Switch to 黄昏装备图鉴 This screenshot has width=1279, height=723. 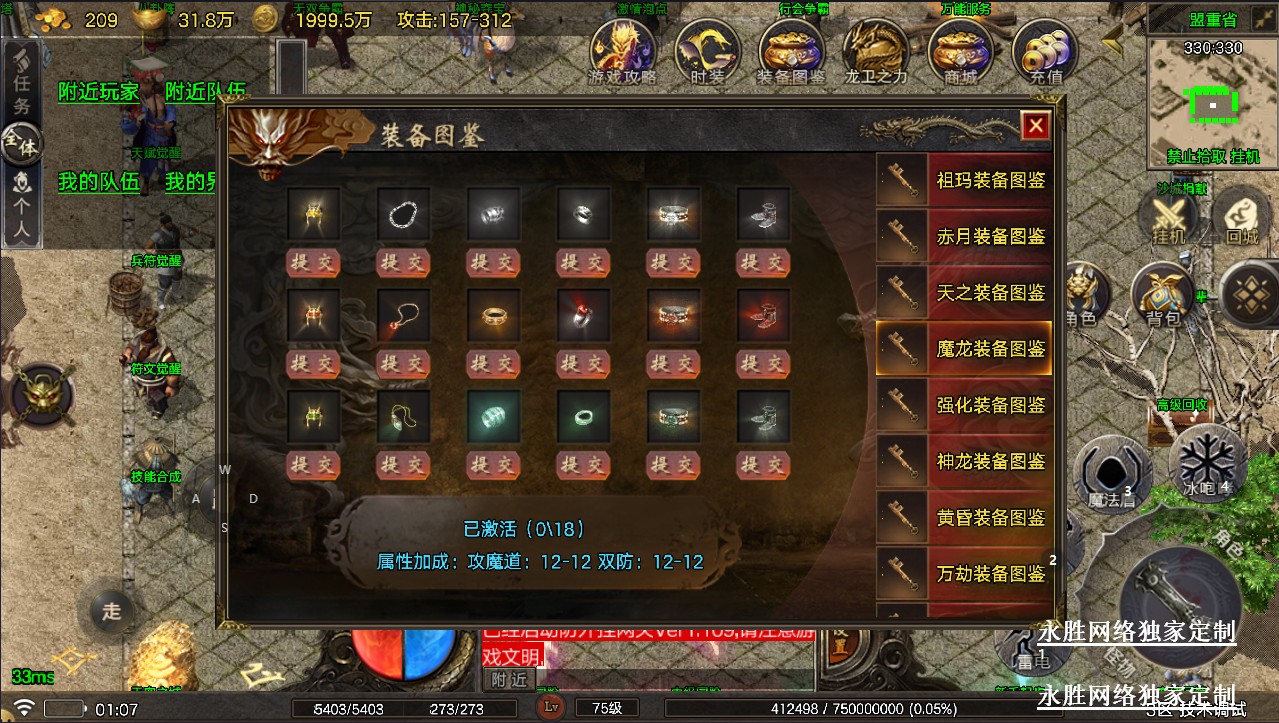[x=964, y=517]
